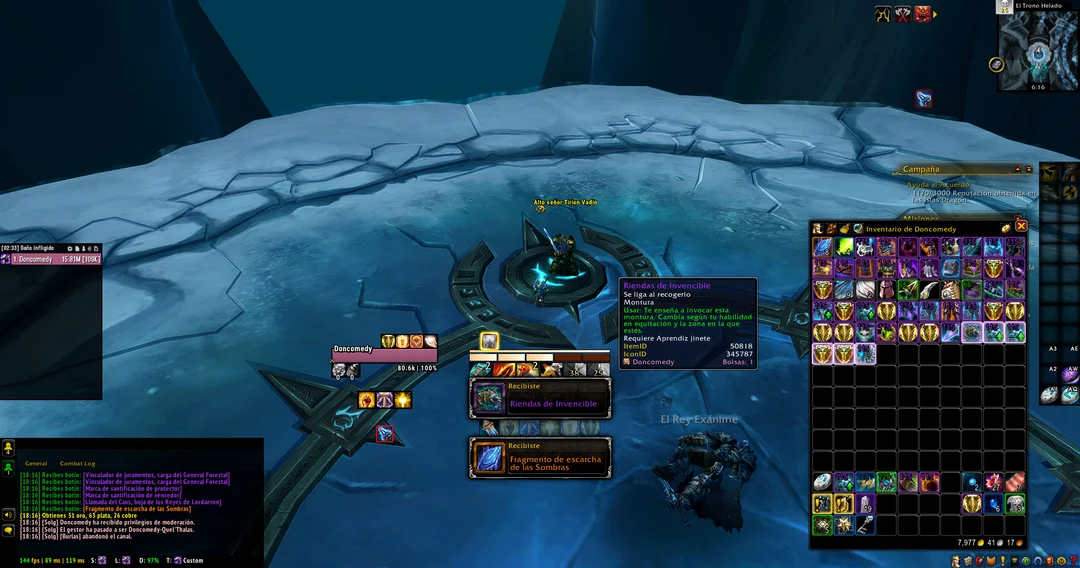1080x568 pixels.
Task: Click the chat speech bubble button
Action: (x=8, y=530)
